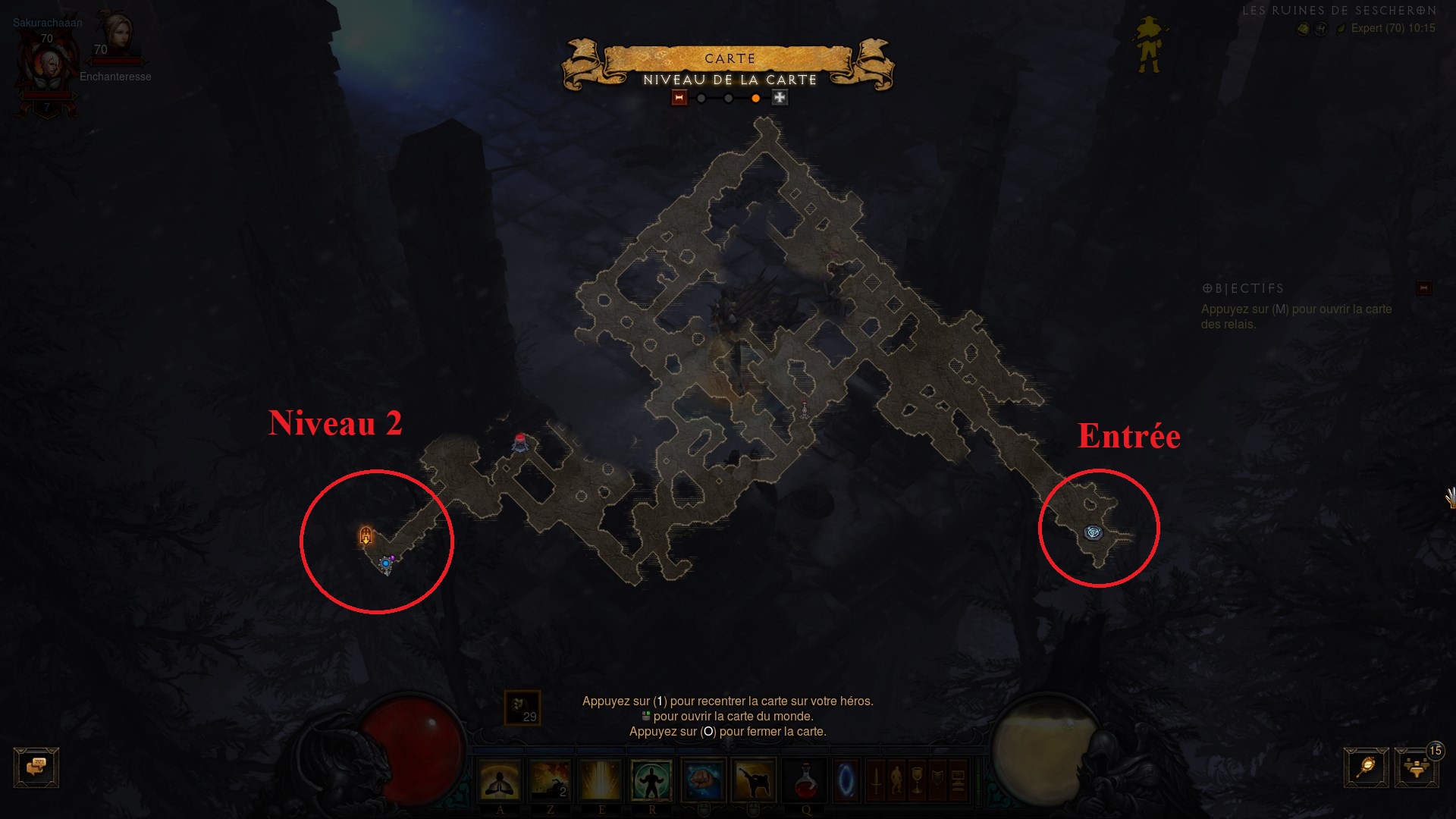
Task: Switch to Niveau de la carte view
Action: (x=730, y=77)
